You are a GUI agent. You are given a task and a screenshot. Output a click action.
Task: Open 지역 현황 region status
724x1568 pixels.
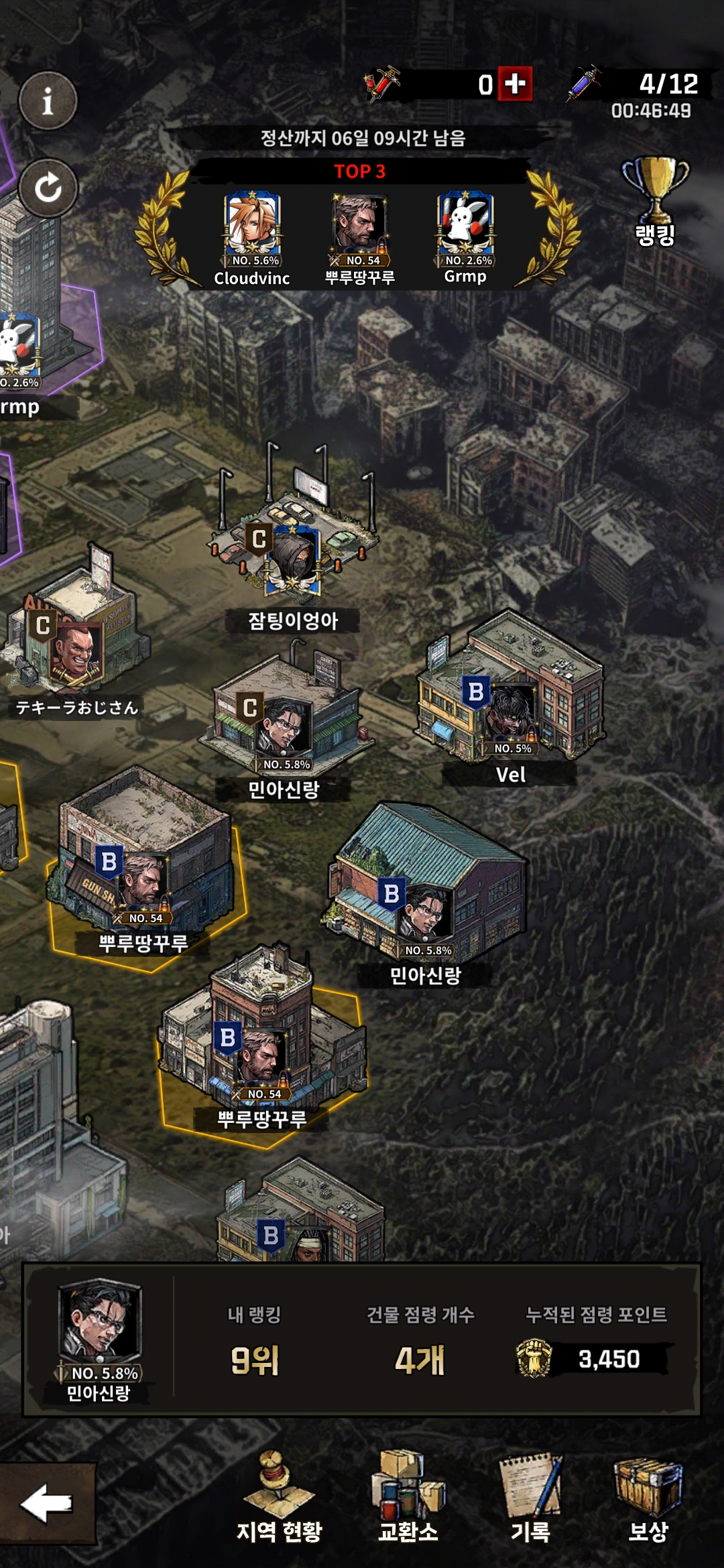pos(279,1498)
